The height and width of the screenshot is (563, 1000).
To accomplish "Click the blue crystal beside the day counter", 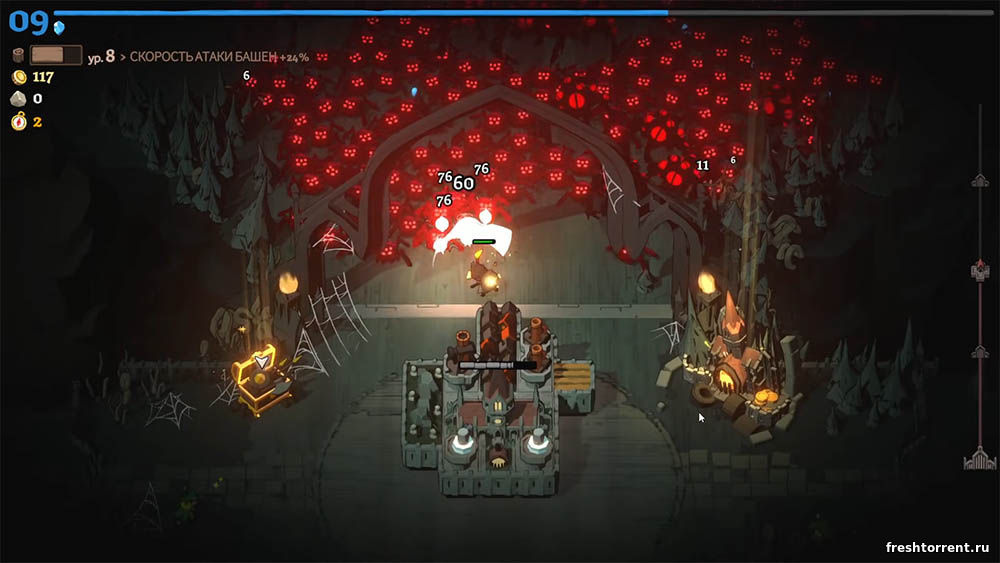I will pos(59,27).
